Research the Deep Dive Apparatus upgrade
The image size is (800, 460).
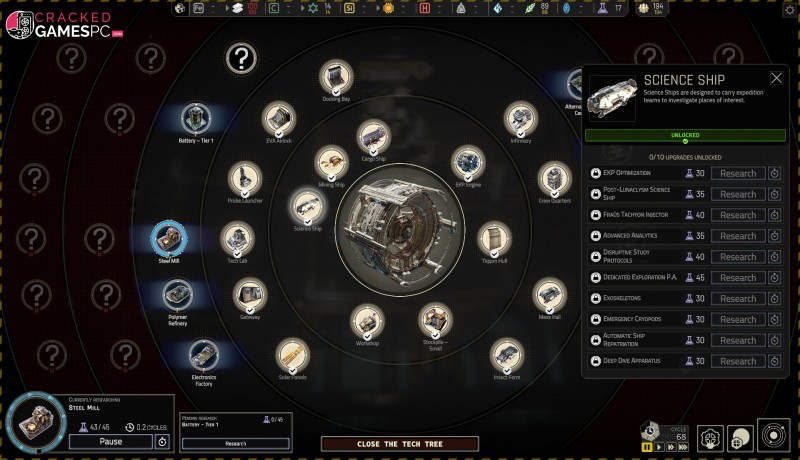[738, 361]
